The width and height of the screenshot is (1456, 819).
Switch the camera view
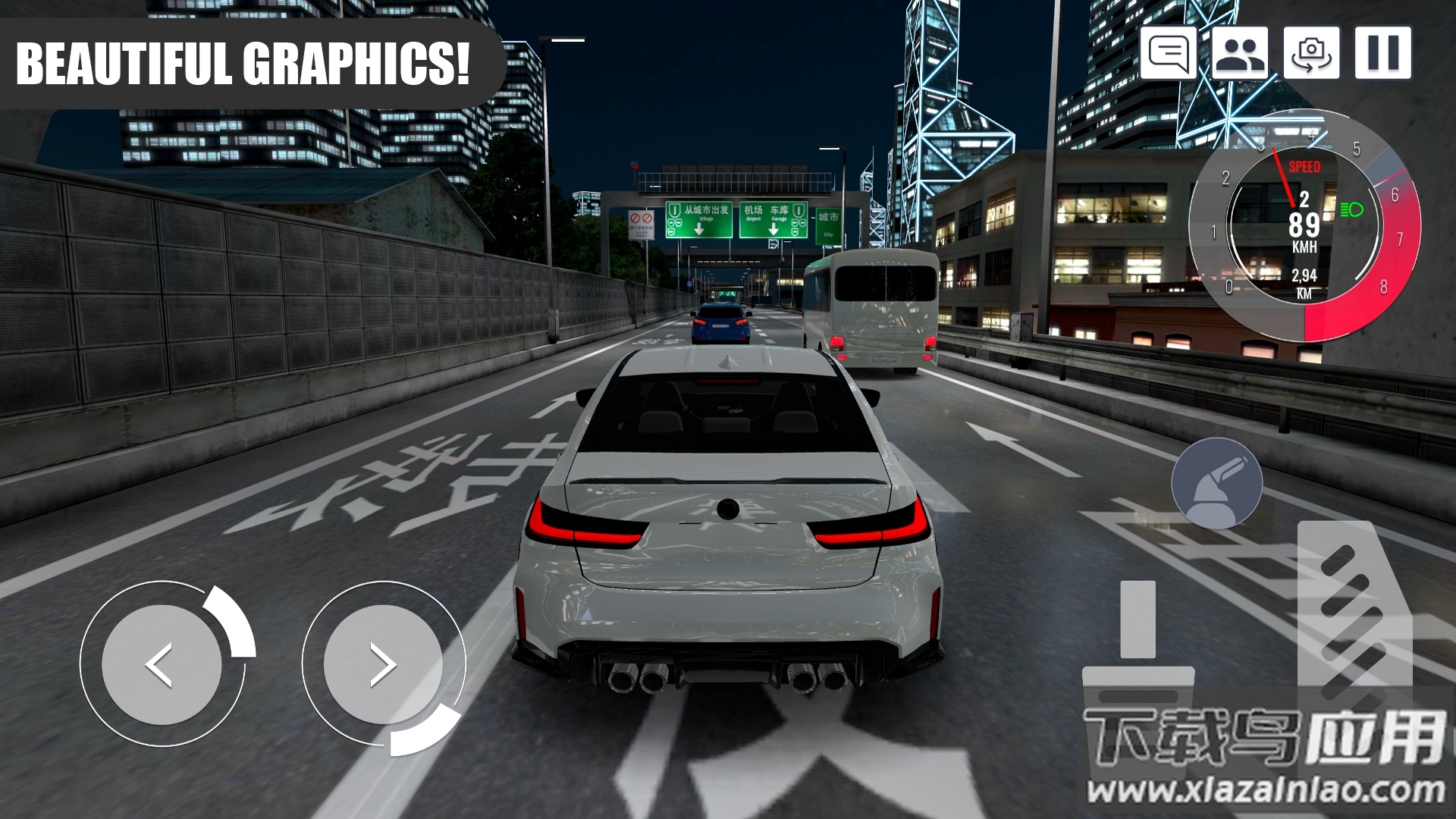[1310, 53]
